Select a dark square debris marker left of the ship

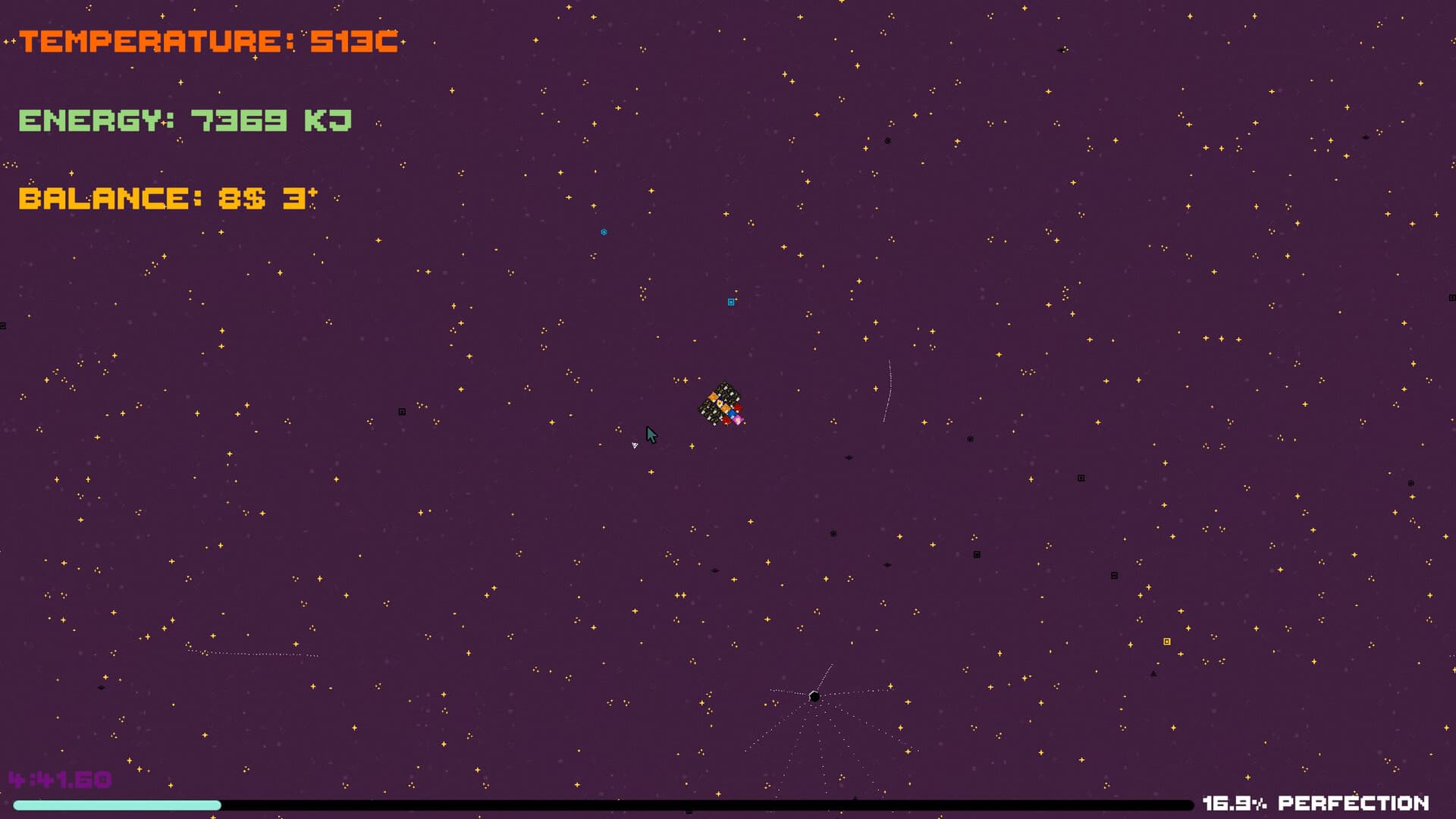click(400, 410)
